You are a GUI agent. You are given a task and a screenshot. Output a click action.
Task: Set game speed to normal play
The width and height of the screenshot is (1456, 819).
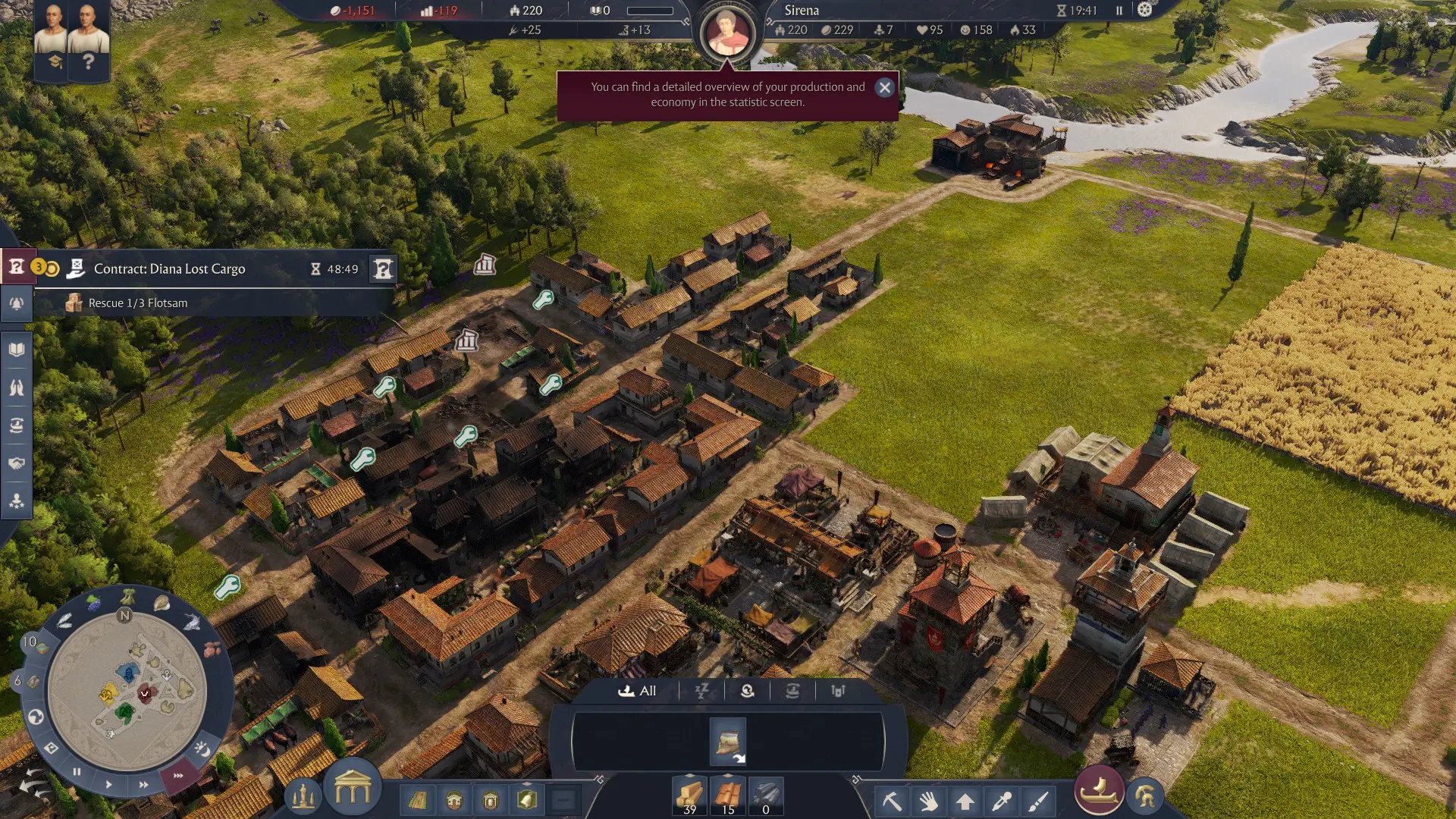108,784
